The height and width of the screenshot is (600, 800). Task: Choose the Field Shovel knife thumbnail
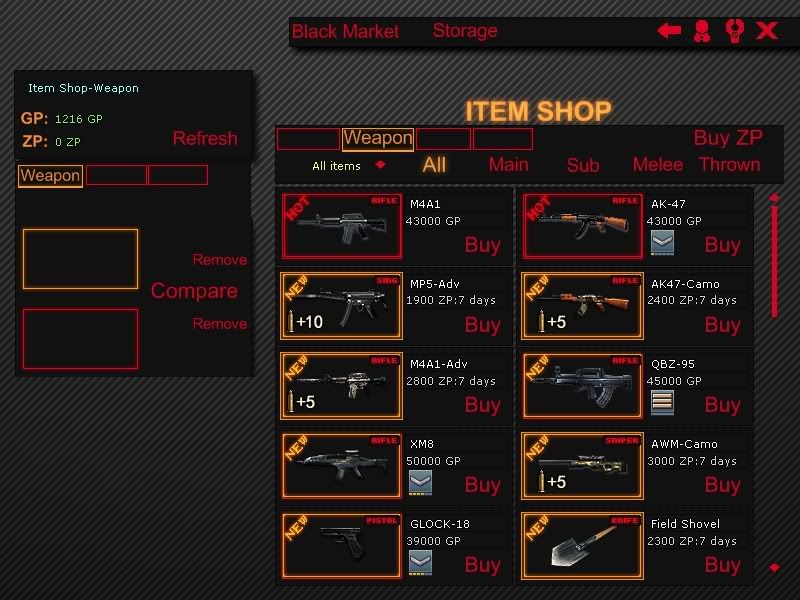pos(581,545)
